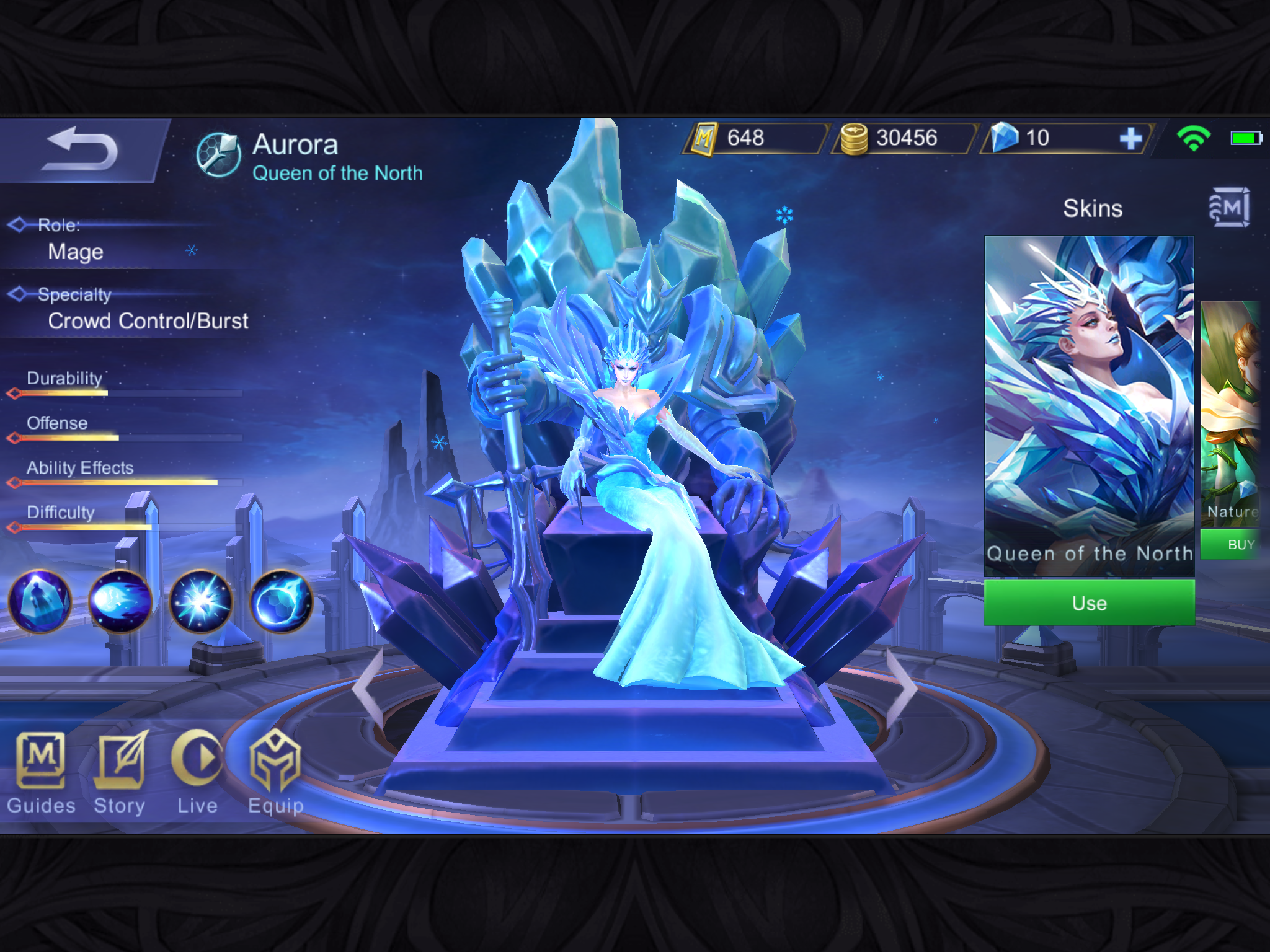Open Aurora's Story
1270x952 pixels.
[x=120, y=772]
